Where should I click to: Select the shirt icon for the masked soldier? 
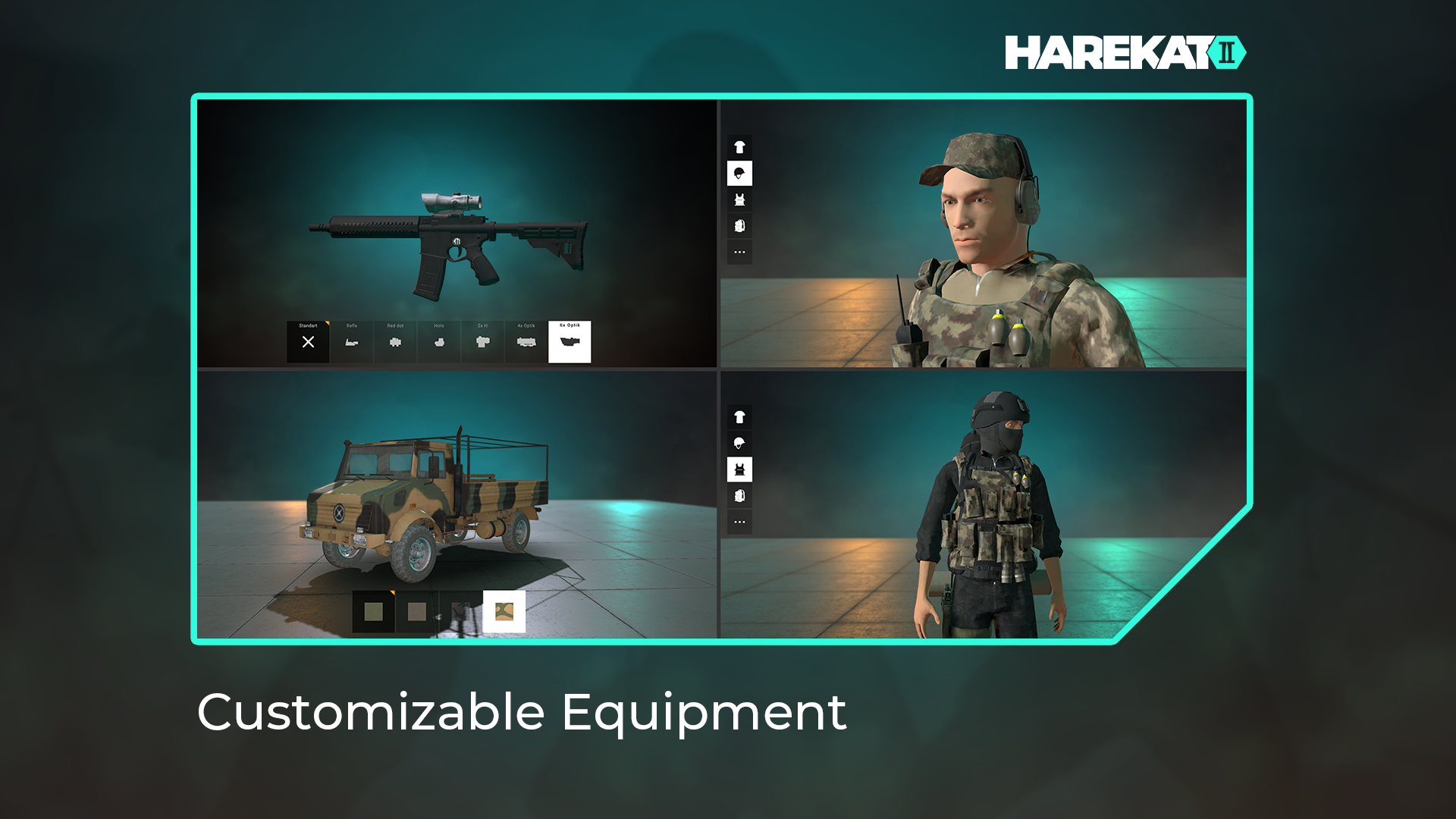click(739, 418)
